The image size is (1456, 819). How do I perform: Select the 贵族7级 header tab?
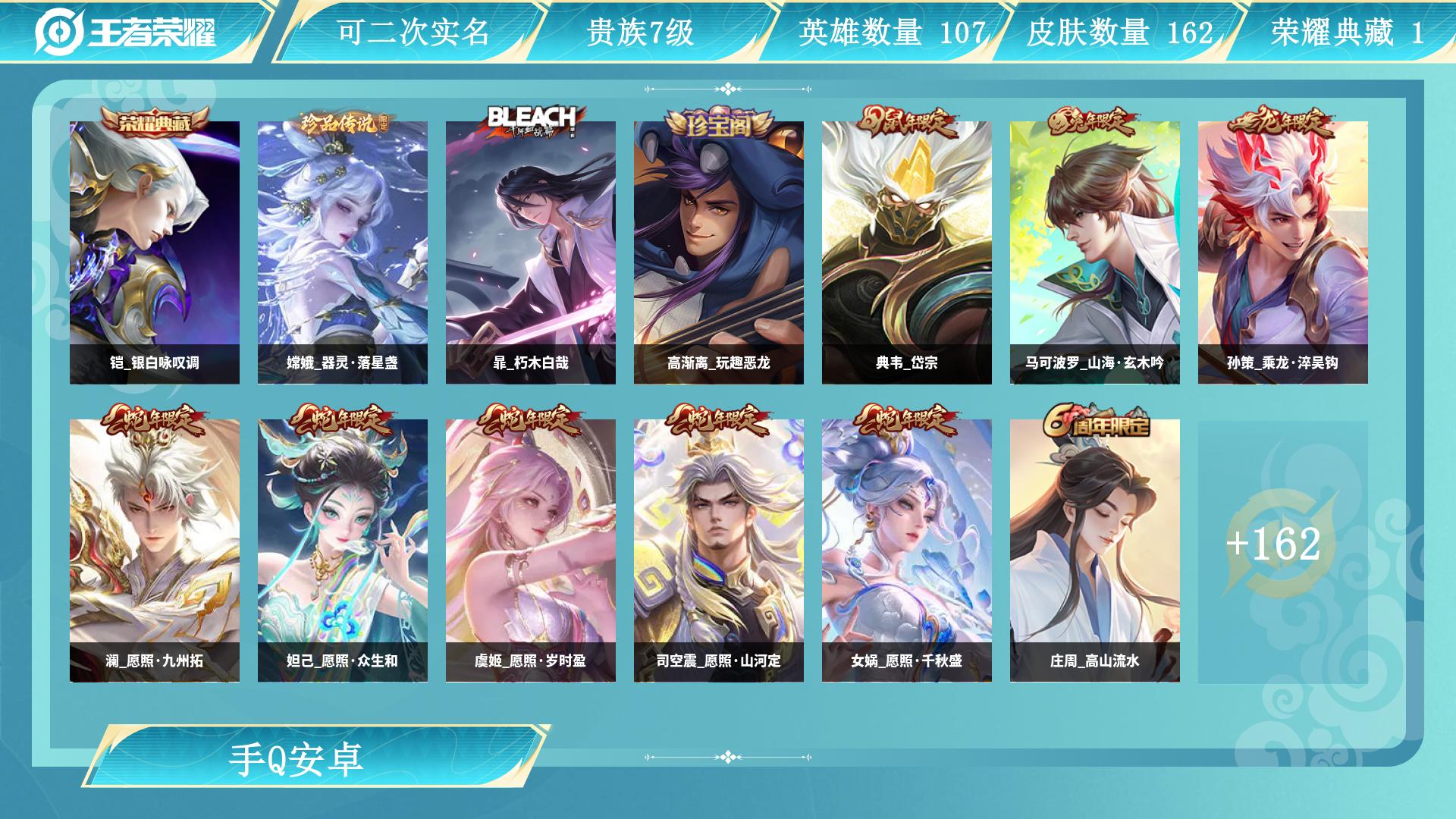click(x=639, y=30)
